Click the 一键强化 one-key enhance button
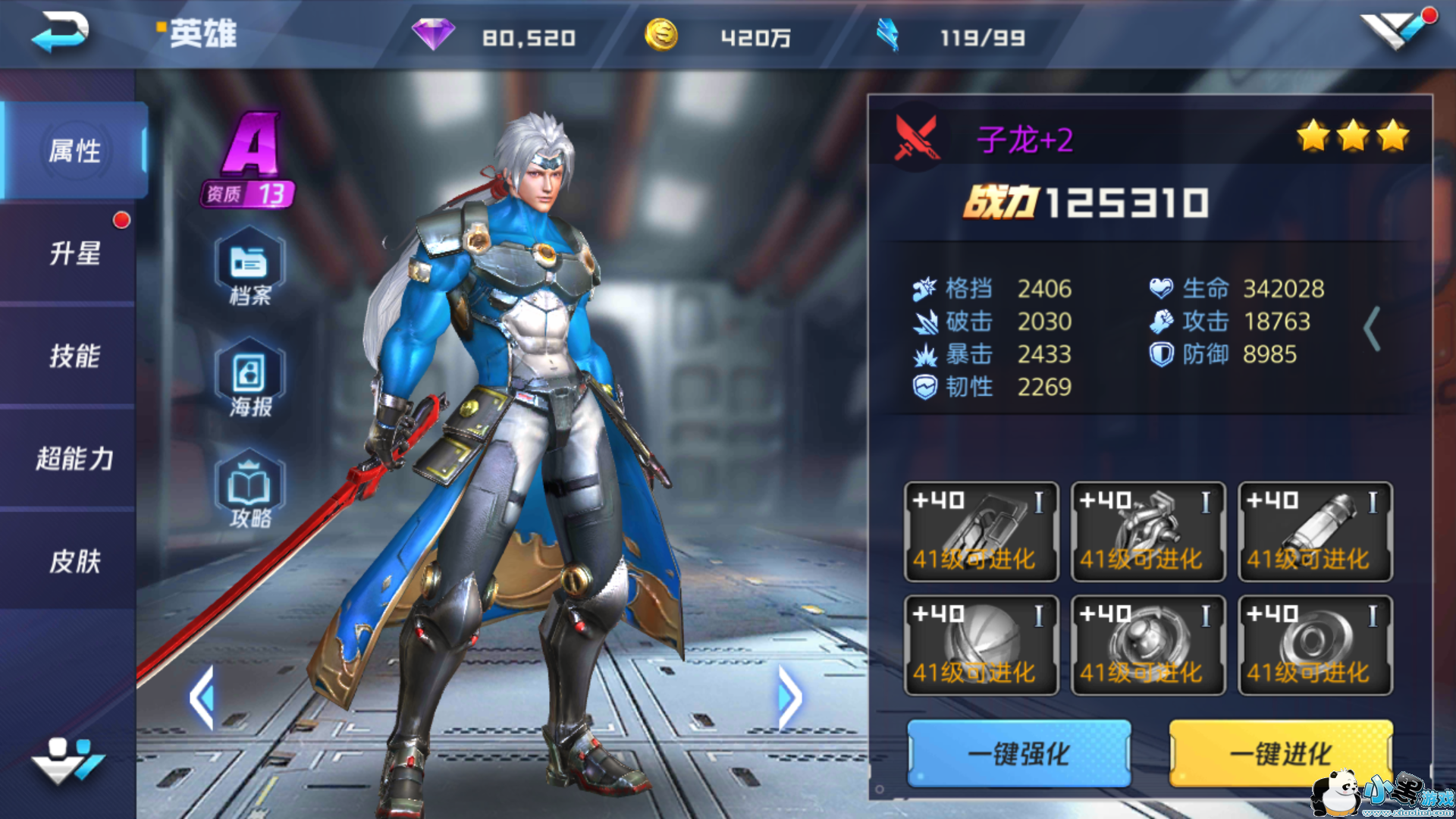This screenshot has height=819, width=1456. pos(1018,753)
